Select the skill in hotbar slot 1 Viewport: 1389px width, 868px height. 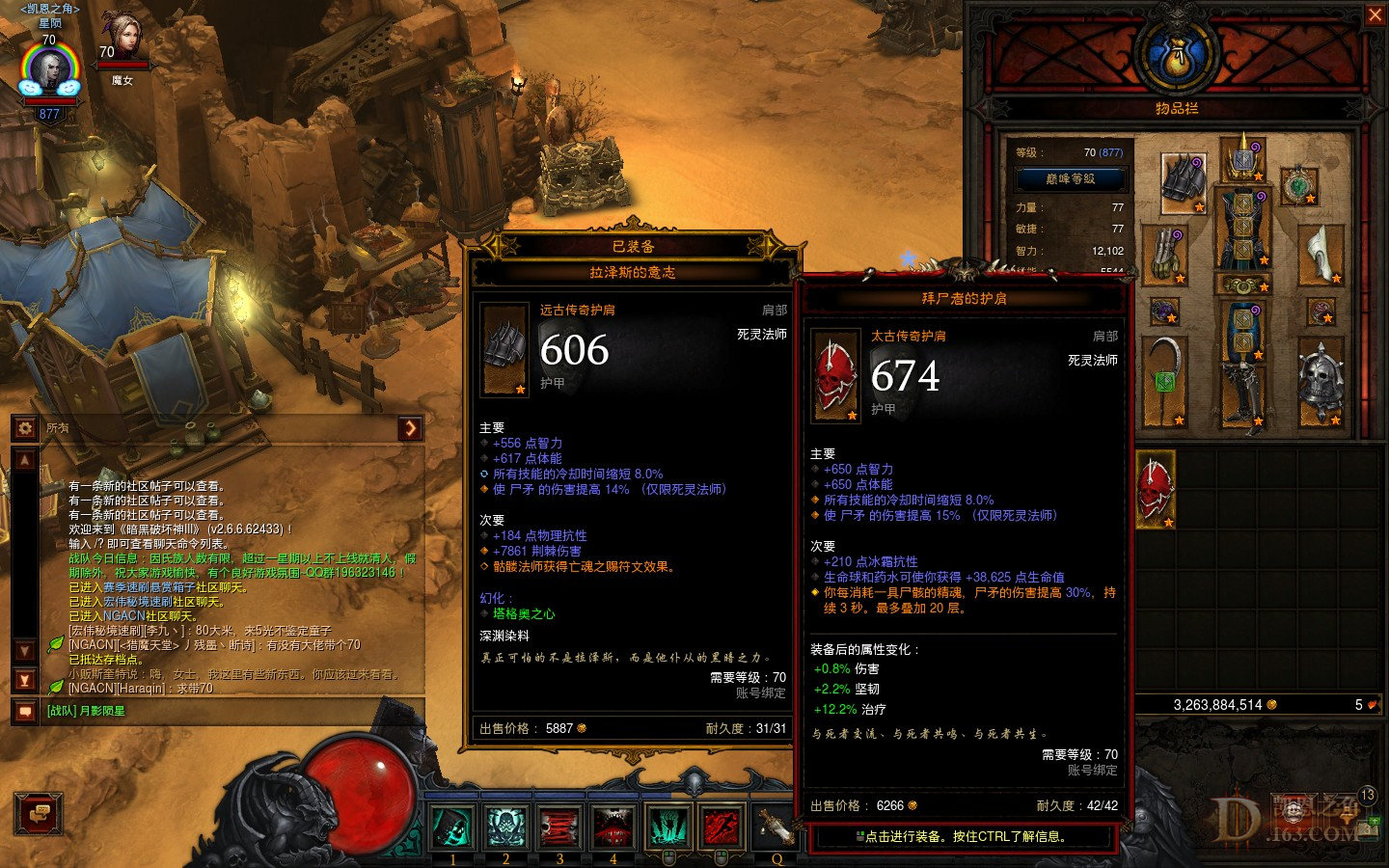[x=451, y=827]
